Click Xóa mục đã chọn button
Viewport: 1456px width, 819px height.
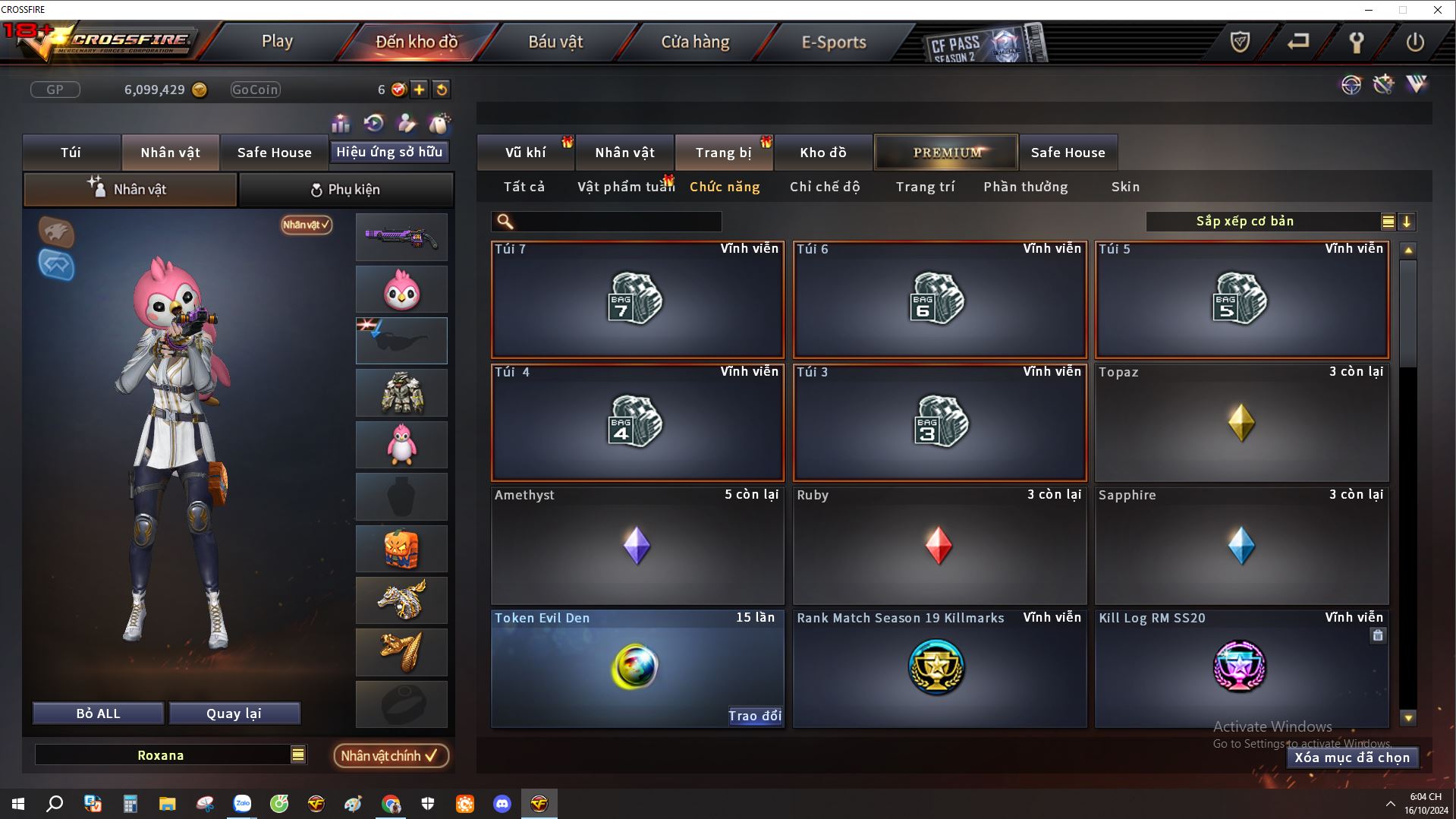coord(1352,758)
